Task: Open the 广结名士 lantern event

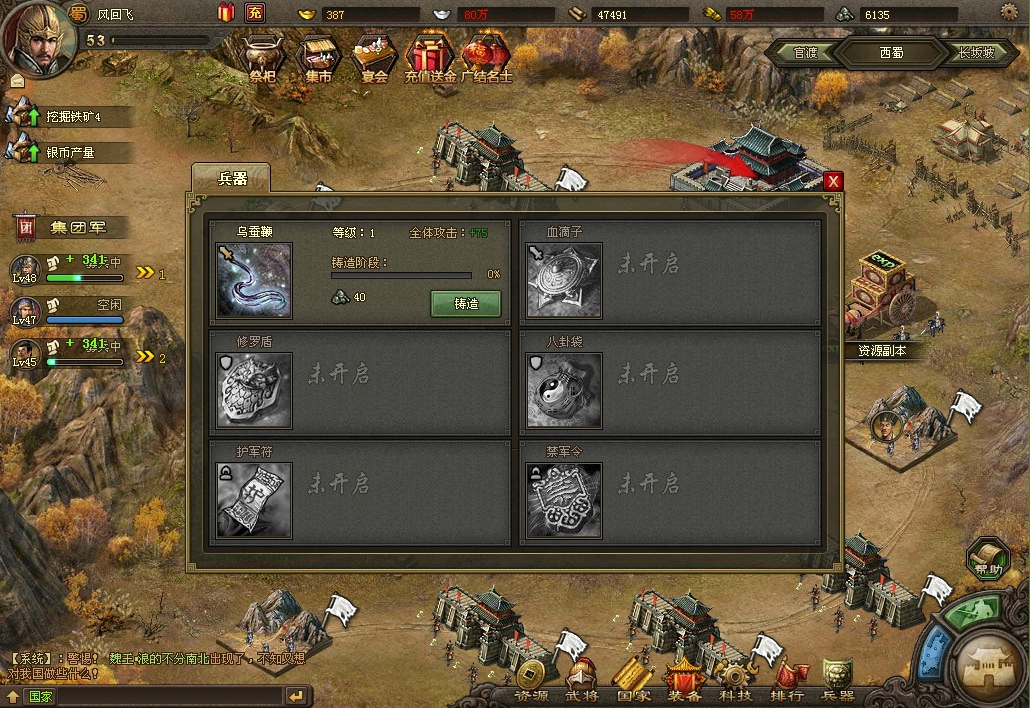Action: 486,57
